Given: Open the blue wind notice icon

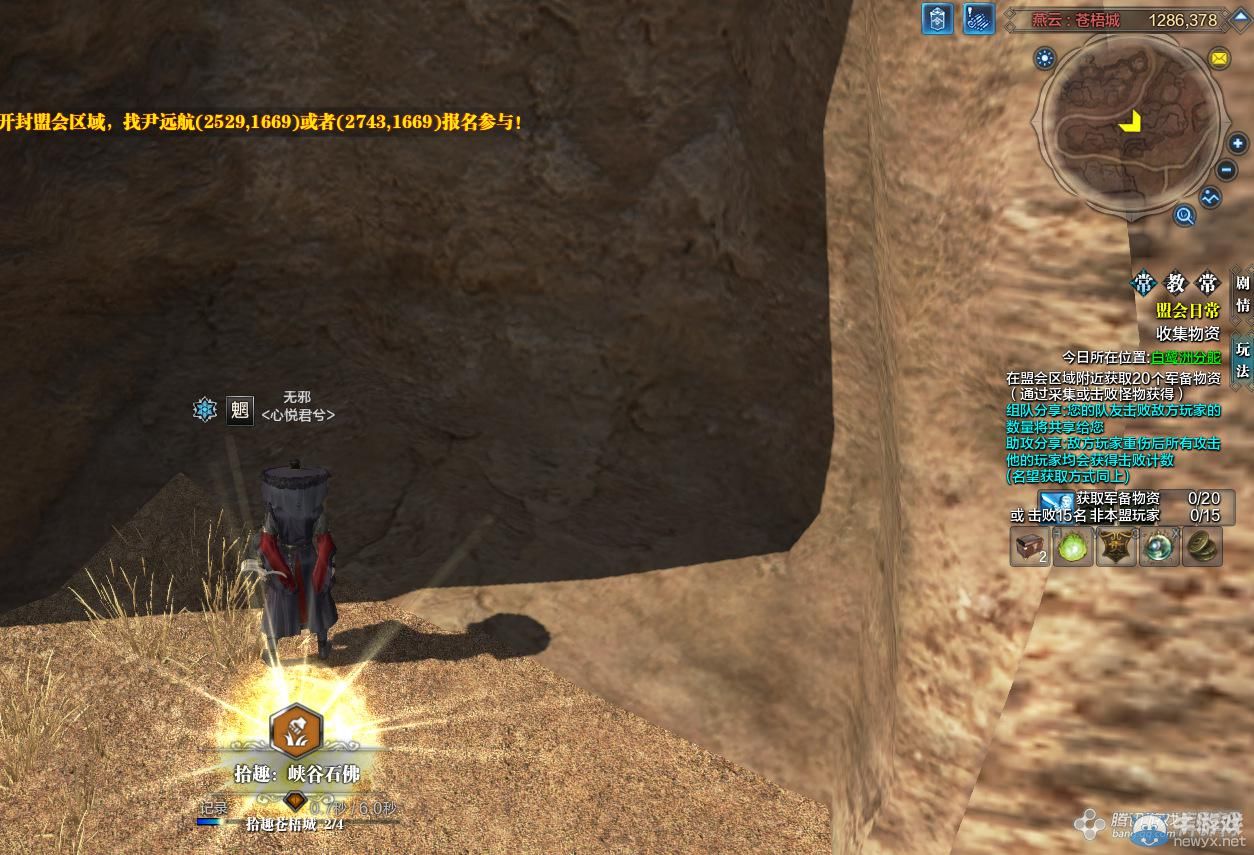Looking at the screenshot, I should tap(977, 19).
